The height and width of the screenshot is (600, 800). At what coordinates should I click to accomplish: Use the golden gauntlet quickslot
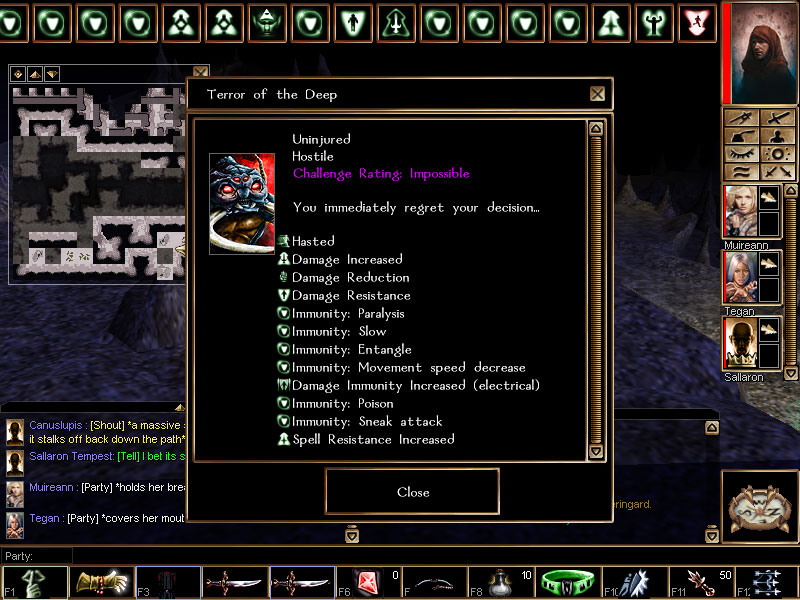tap(101, 583)
